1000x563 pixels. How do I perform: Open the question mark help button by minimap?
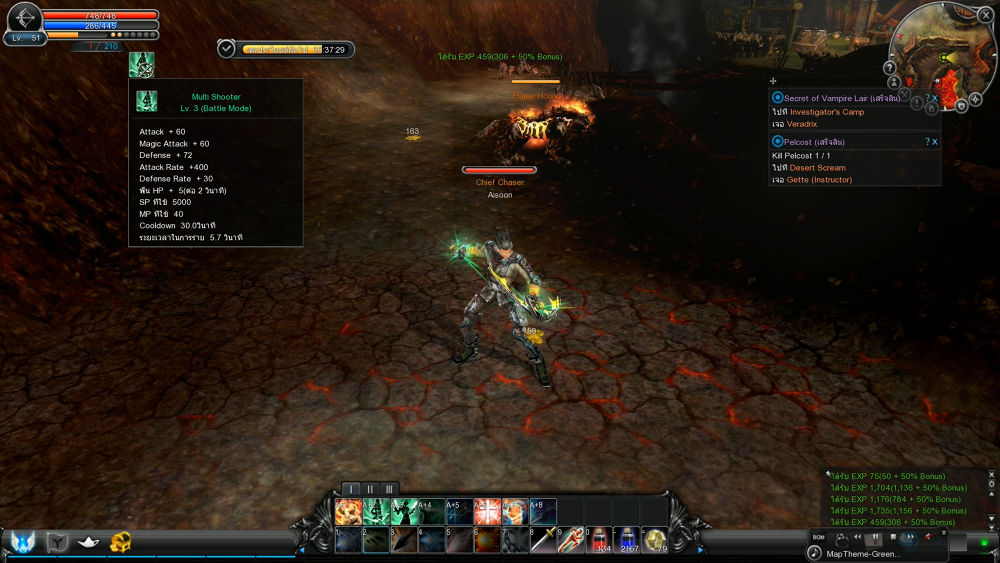[x=889, y=68]
